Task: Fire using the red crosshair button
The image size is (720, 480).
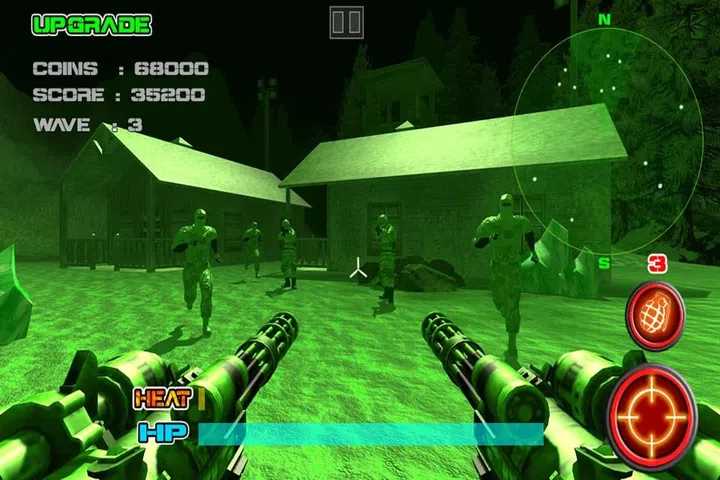Action: pyautogui.click(x=652, y=415)
